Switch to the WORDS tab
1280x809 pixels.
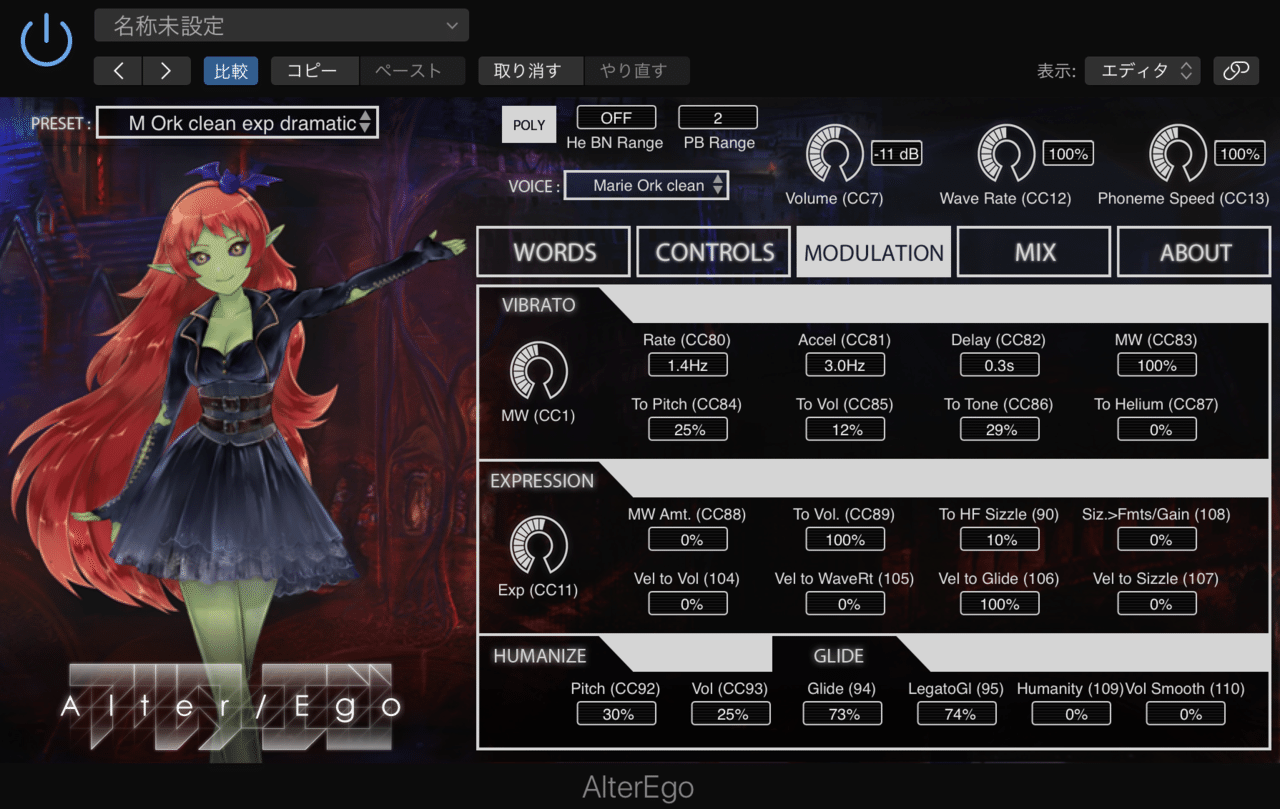[x=553, y=251]
